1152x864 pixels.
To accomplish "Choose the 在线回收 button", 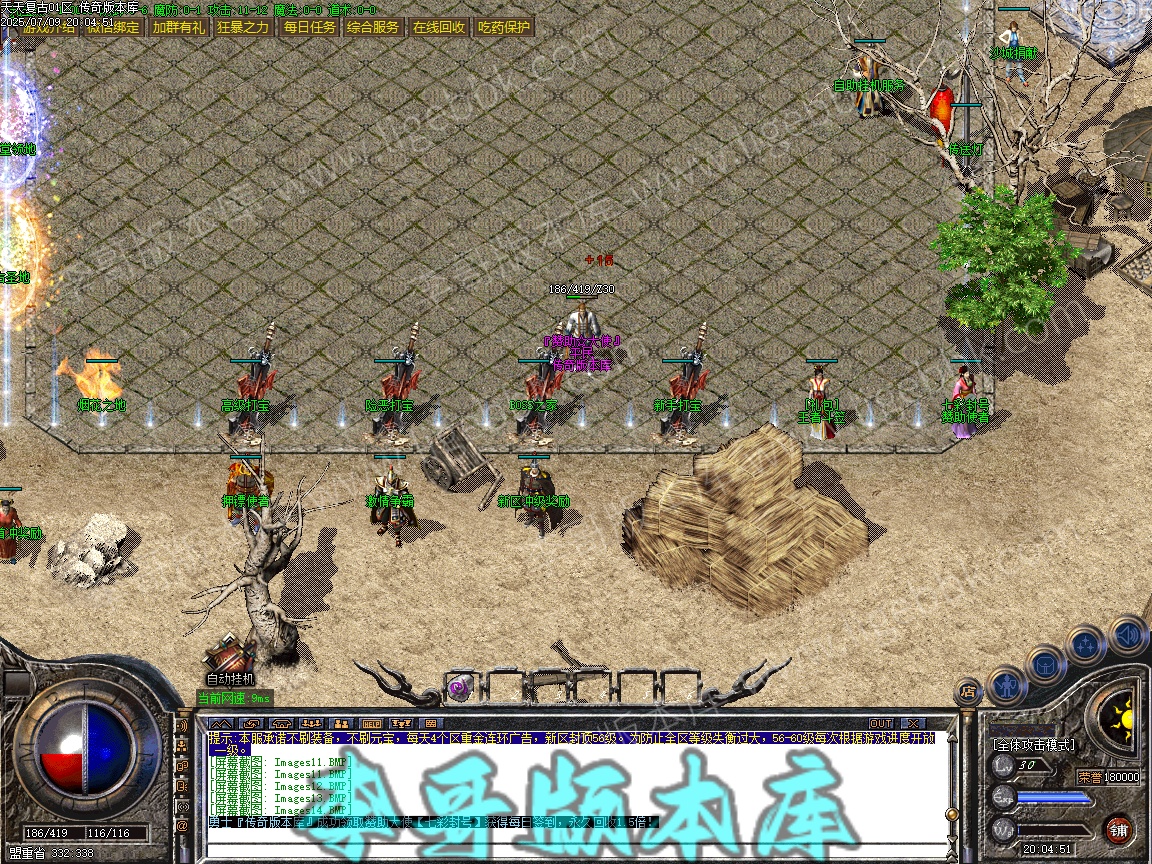I will coord(439,27).
